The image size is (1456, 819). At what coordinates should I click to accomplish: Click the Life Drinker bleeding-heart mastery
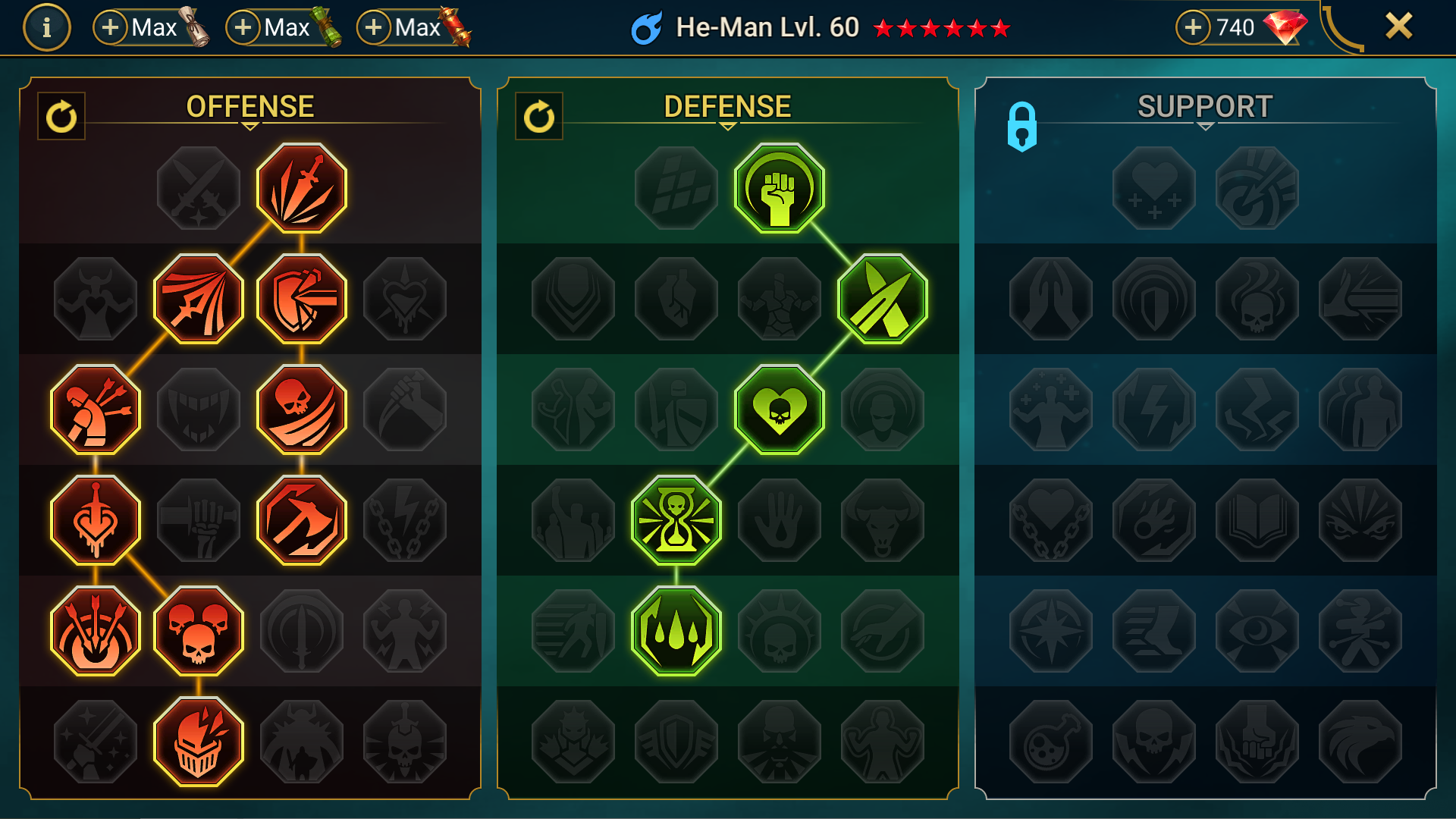click(x=95, y=519)
